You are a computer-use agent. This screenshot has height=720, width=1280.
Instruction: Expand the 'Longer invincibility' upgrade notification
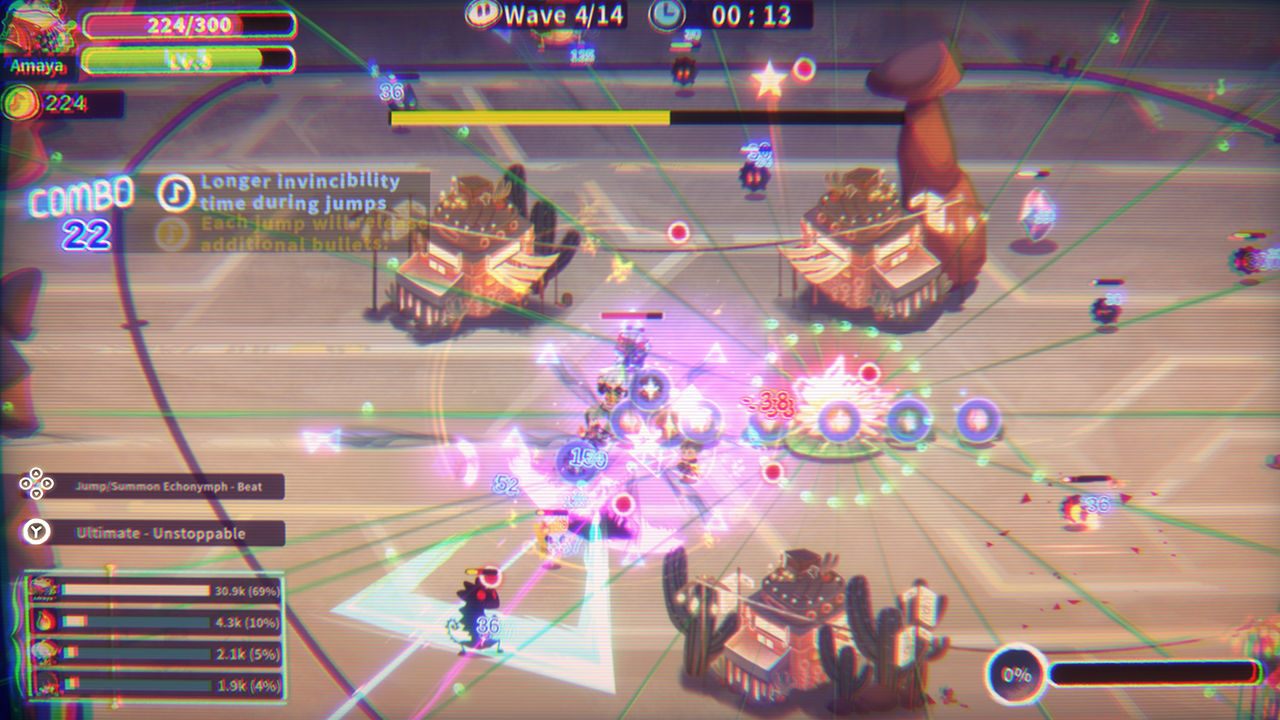300,190
